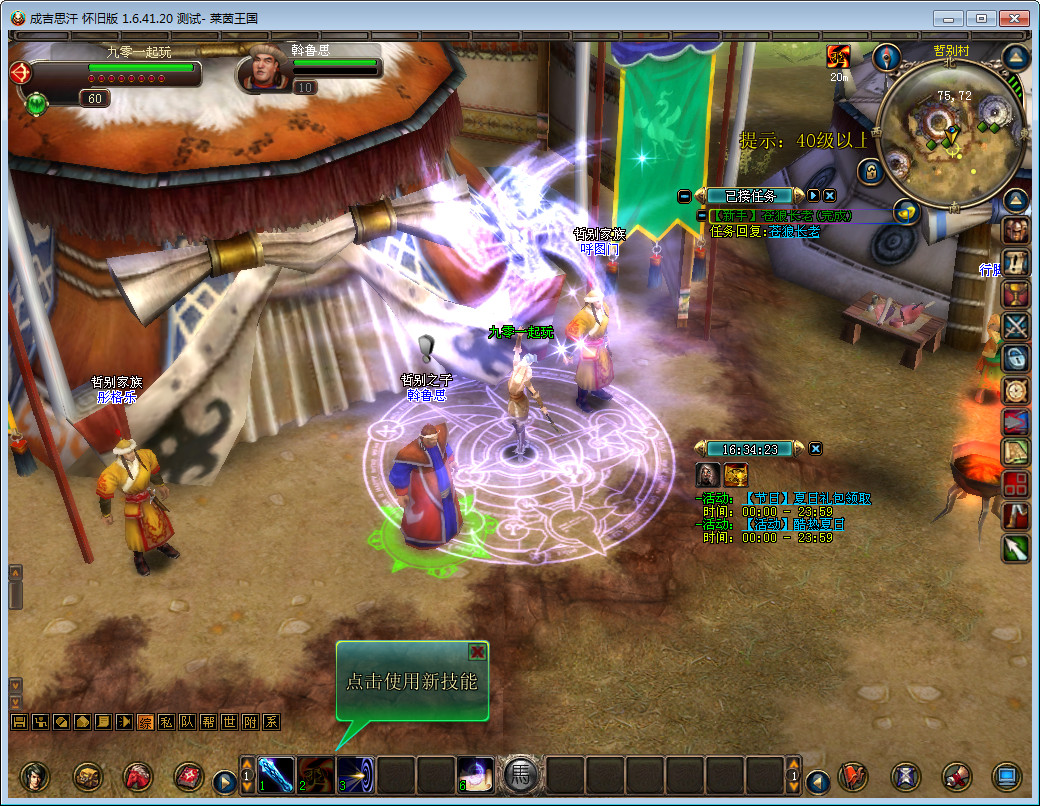
Task: Close the 16:34:23 activity panel
Action: (816, 449)
